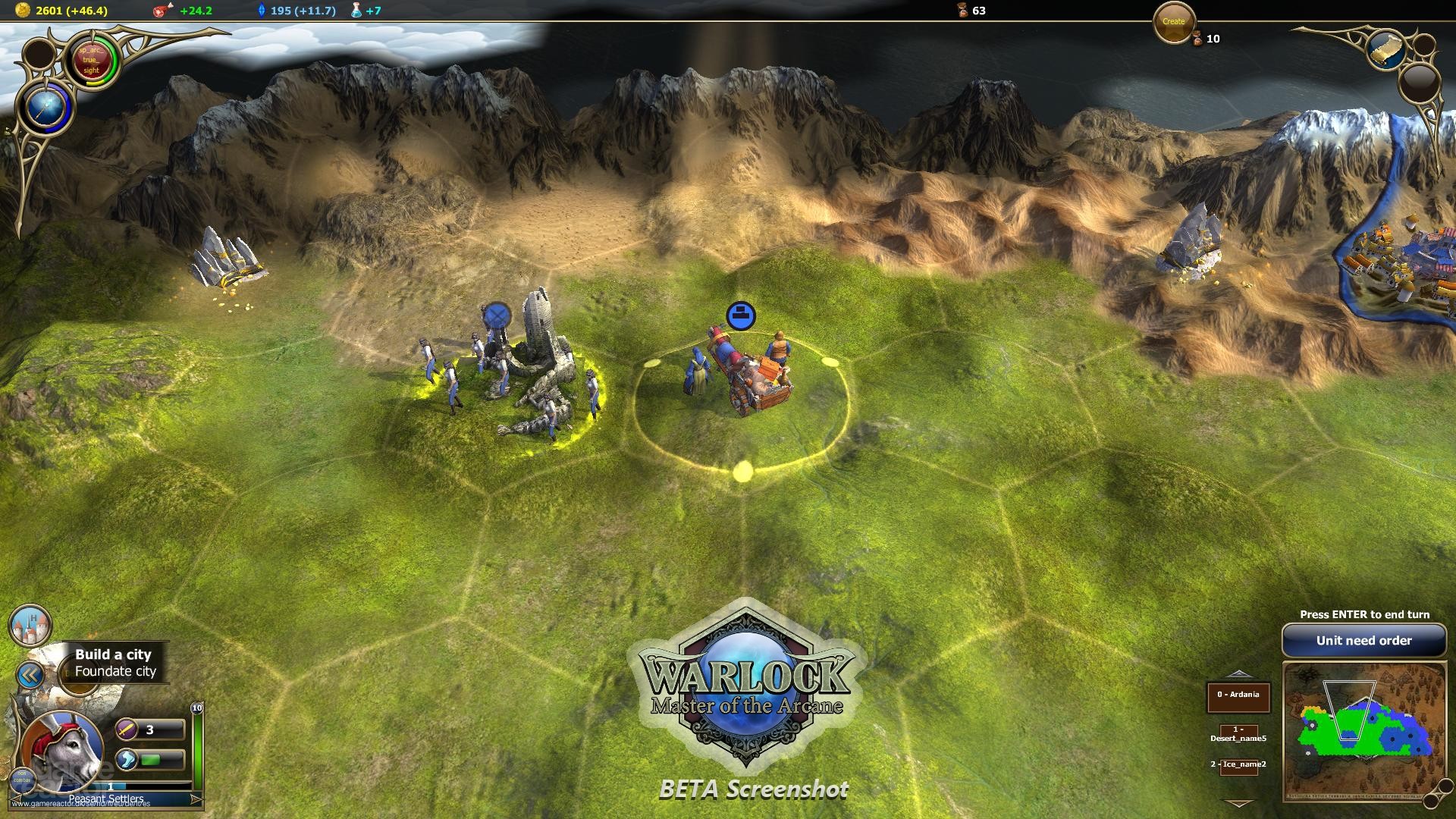Click the mana crystal resource icon

coord(262,11)
